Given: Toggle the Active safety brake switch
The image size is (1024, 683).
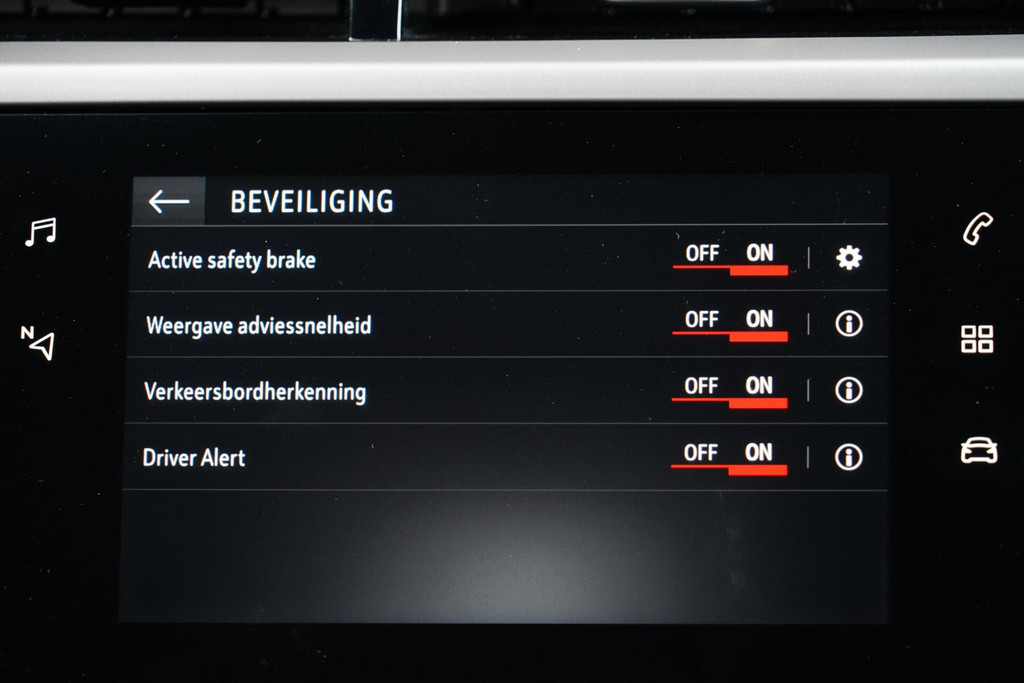Looking at the screenshot, I should (730, 257).
